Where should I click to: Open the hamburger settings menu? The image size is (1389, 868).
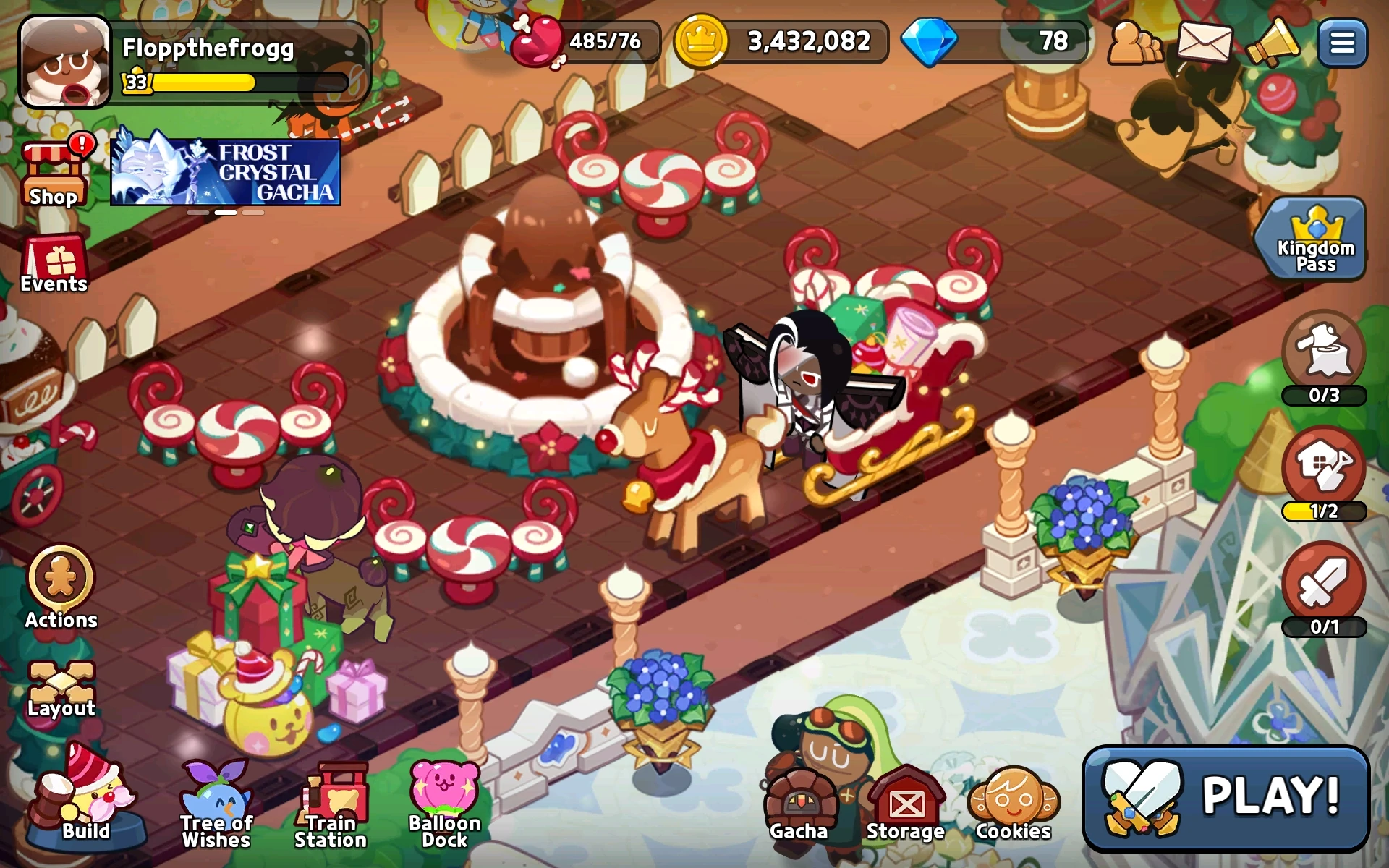point(1343,41)
